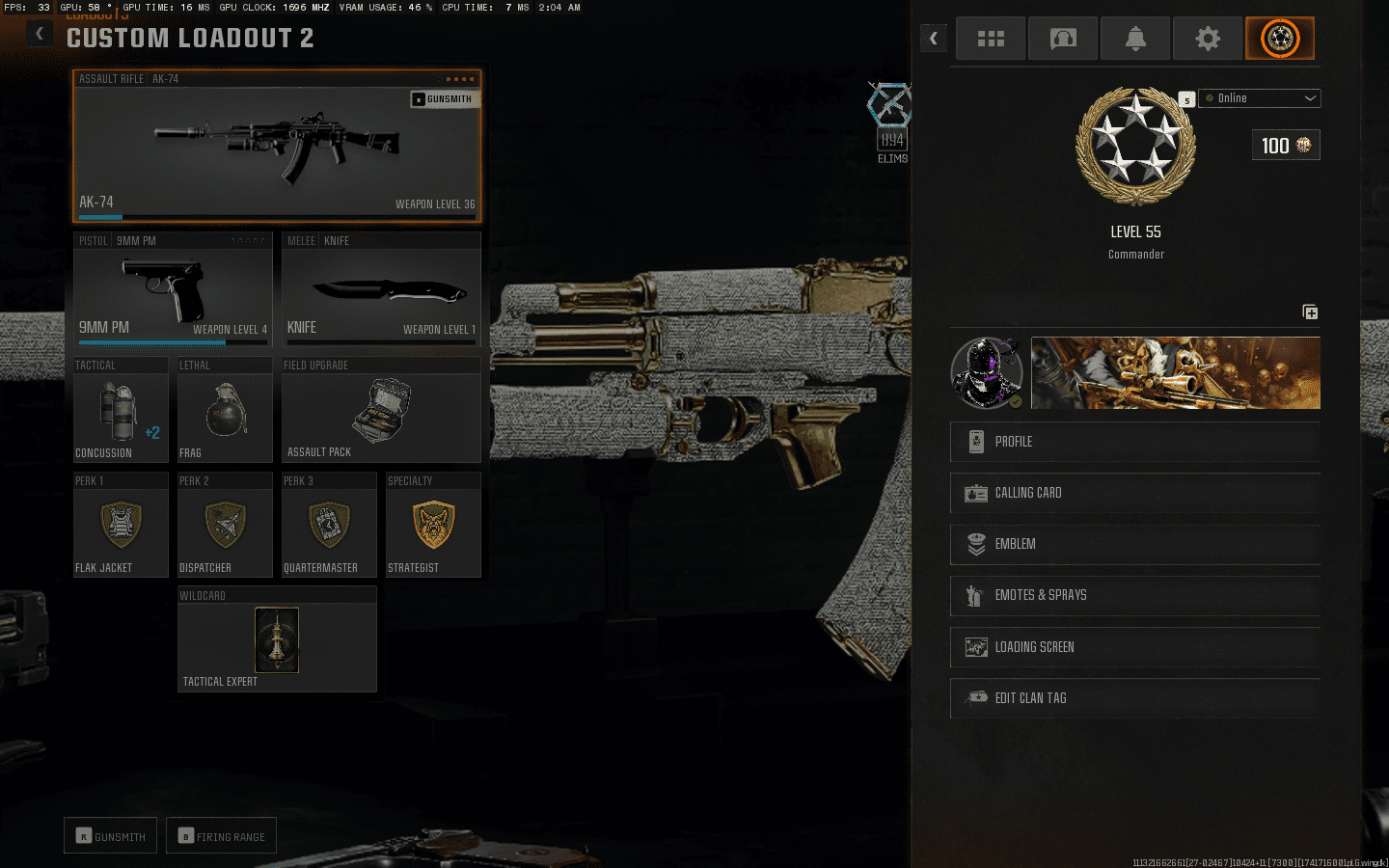Click the COD Points balance icon
Screen dimensions: 1389x868
(x=1286, y=145)
